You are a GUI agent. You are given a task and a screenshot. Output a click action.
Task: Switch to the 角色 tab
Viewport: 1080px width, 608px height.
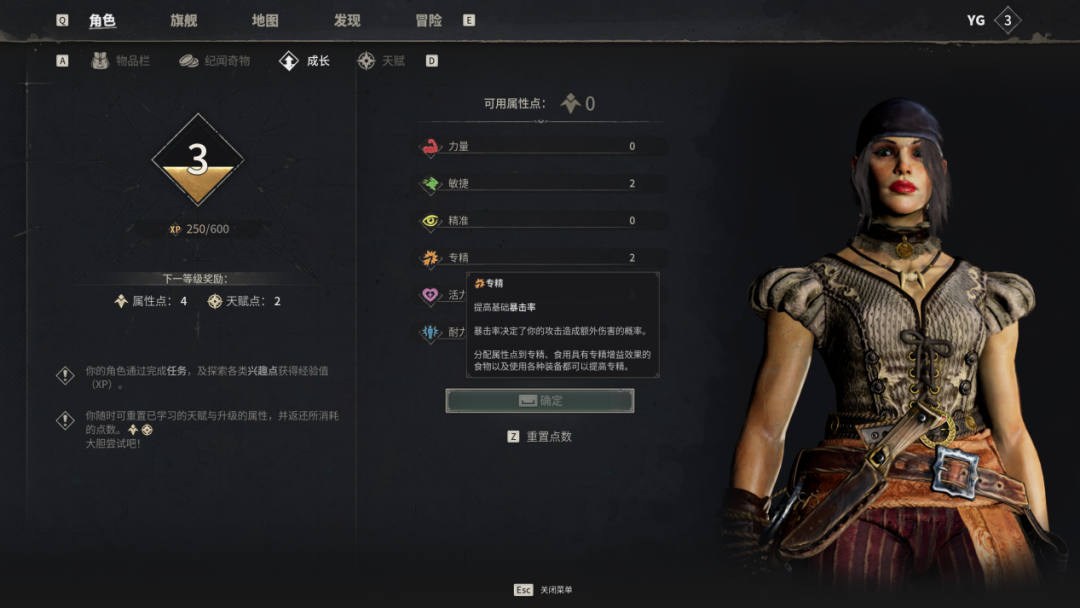click(102, 20)
